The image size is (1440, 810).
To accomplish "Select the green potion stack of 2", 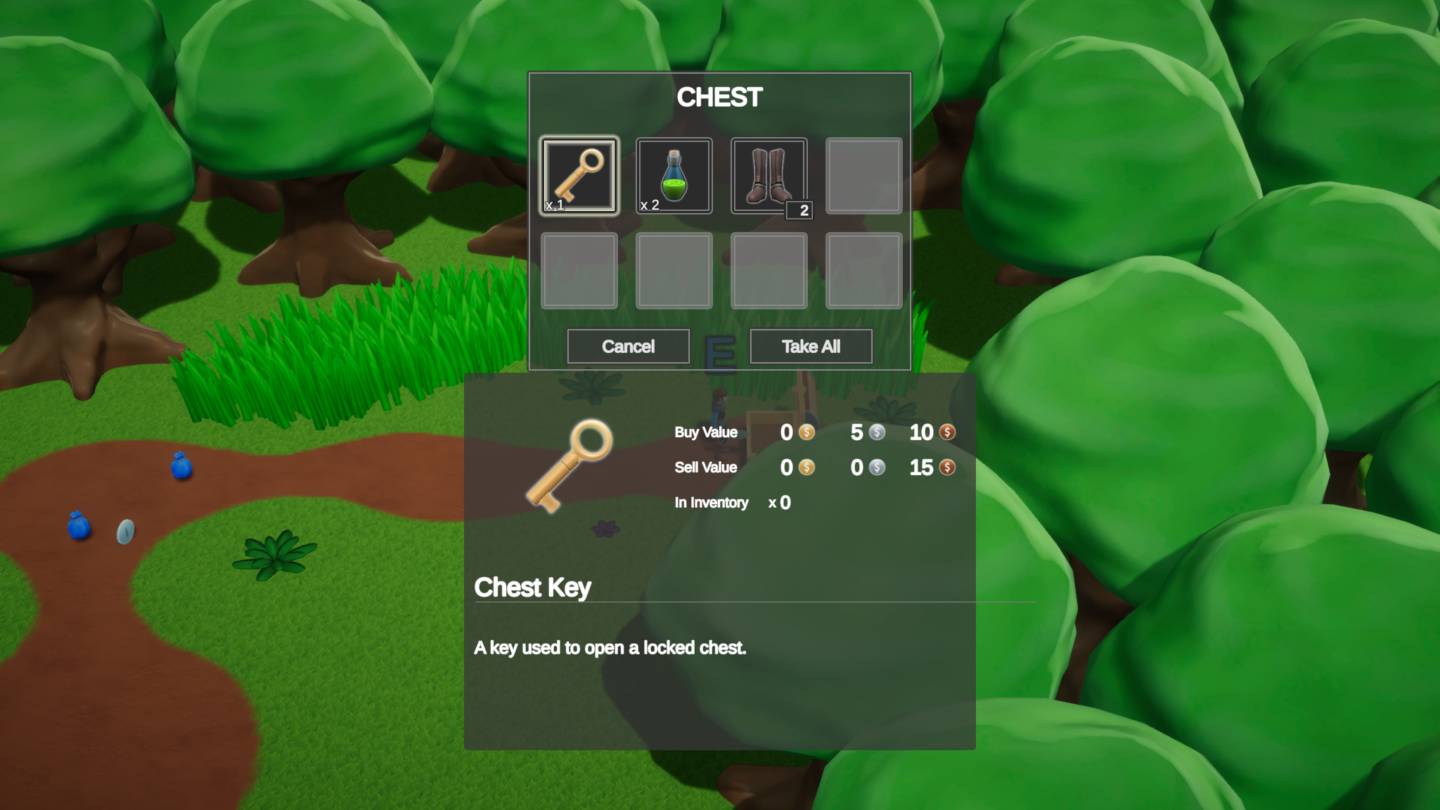I will [x=673, y=175].
